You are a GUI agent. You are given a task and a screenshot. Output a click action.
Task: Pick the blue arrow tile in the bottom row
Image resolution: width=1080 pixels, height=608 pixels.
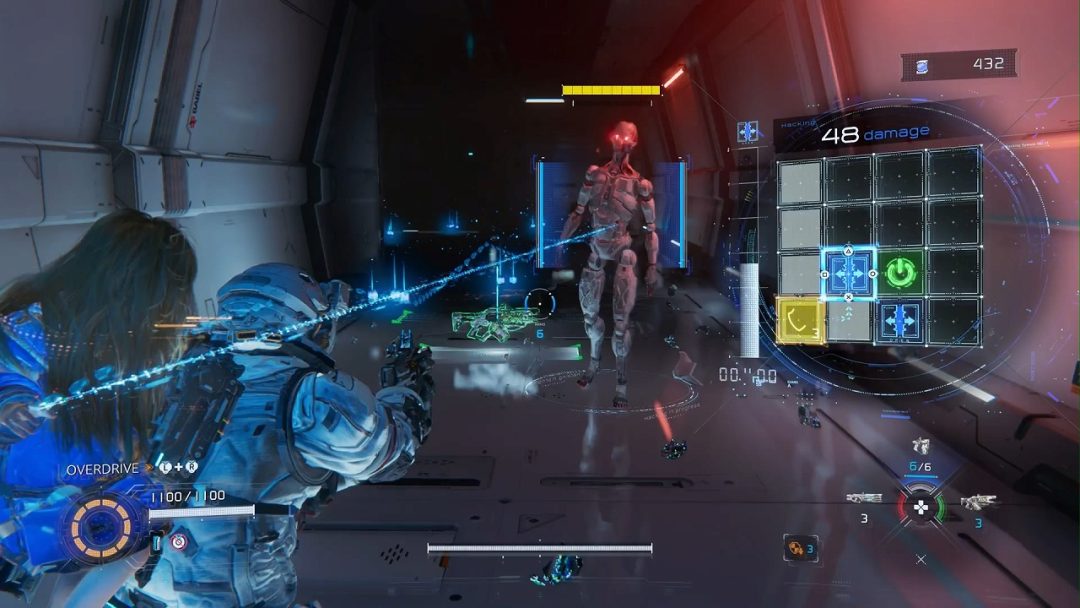point(901,321)
